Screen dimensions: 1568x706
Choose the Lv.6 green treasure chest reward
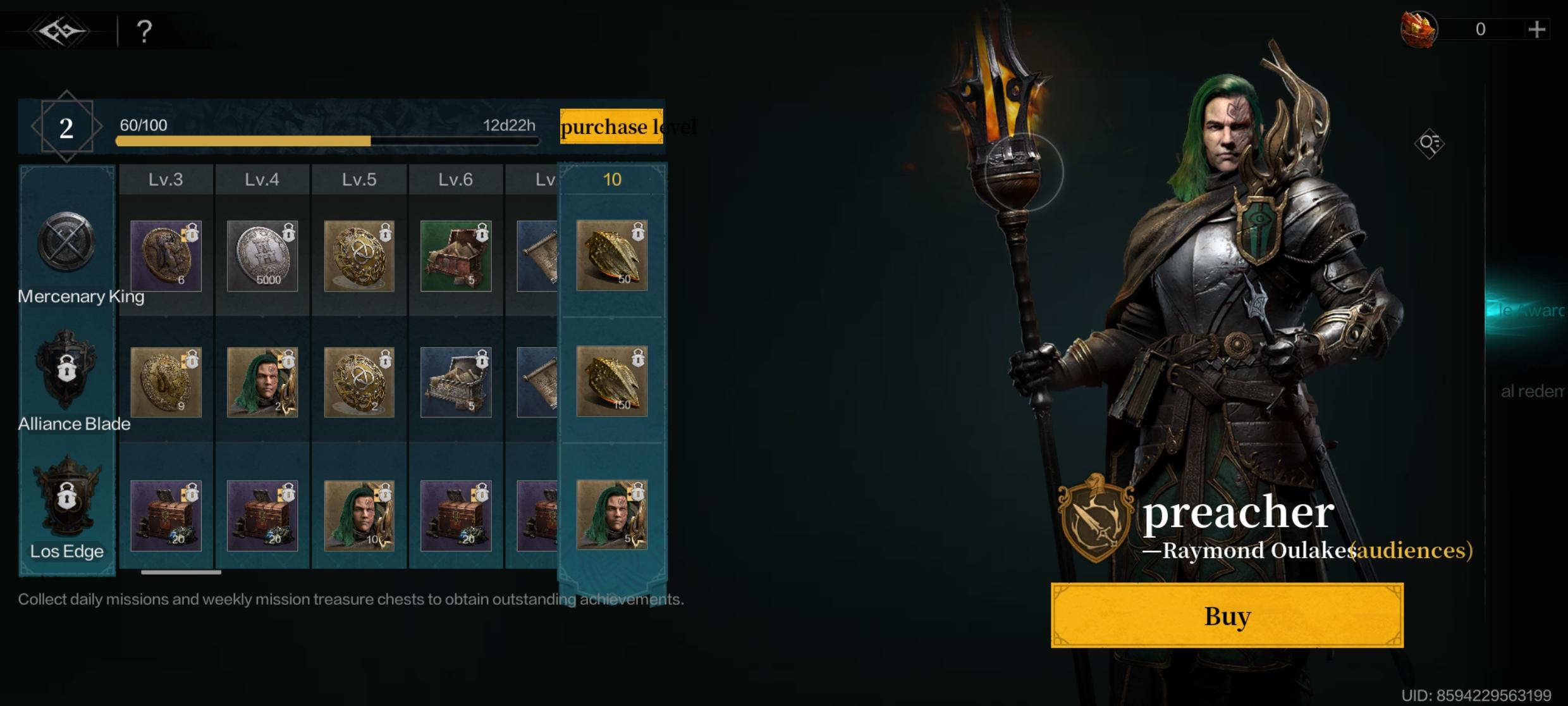tap(456, 256)
